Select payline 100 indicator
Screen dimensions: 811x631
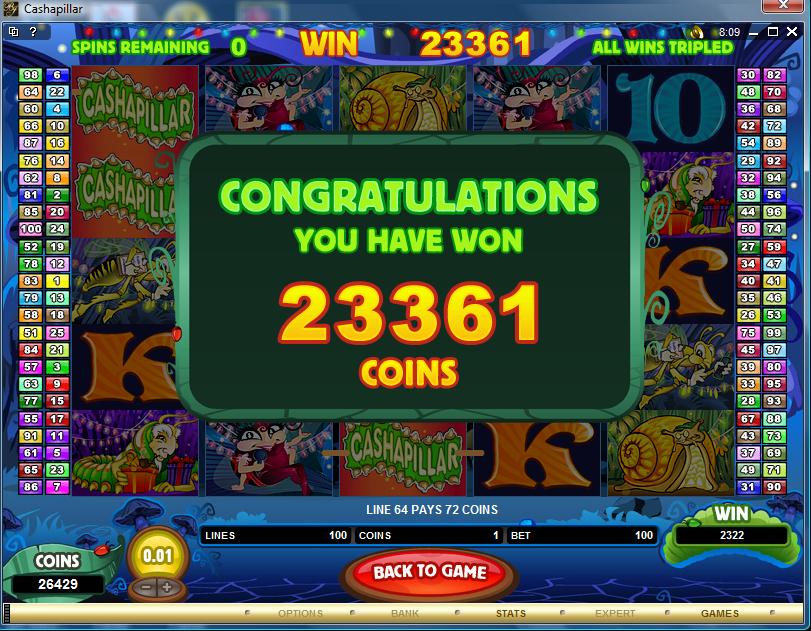click(31, 229)
